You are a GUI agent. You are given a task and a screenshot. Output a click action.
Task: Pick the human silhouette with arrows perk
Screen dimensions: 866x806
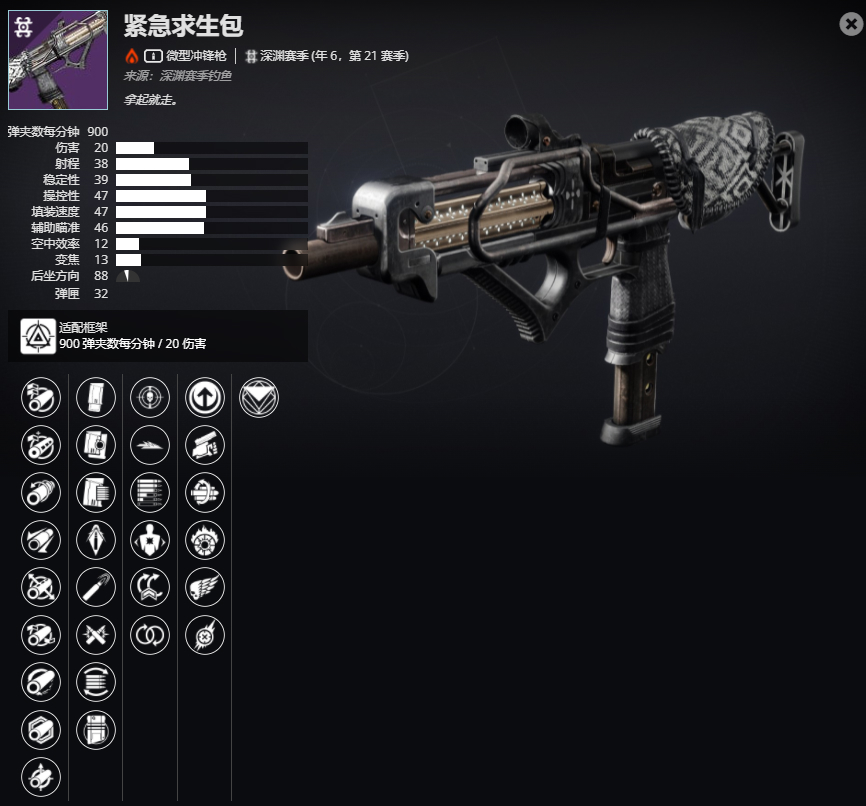(150, 540)
